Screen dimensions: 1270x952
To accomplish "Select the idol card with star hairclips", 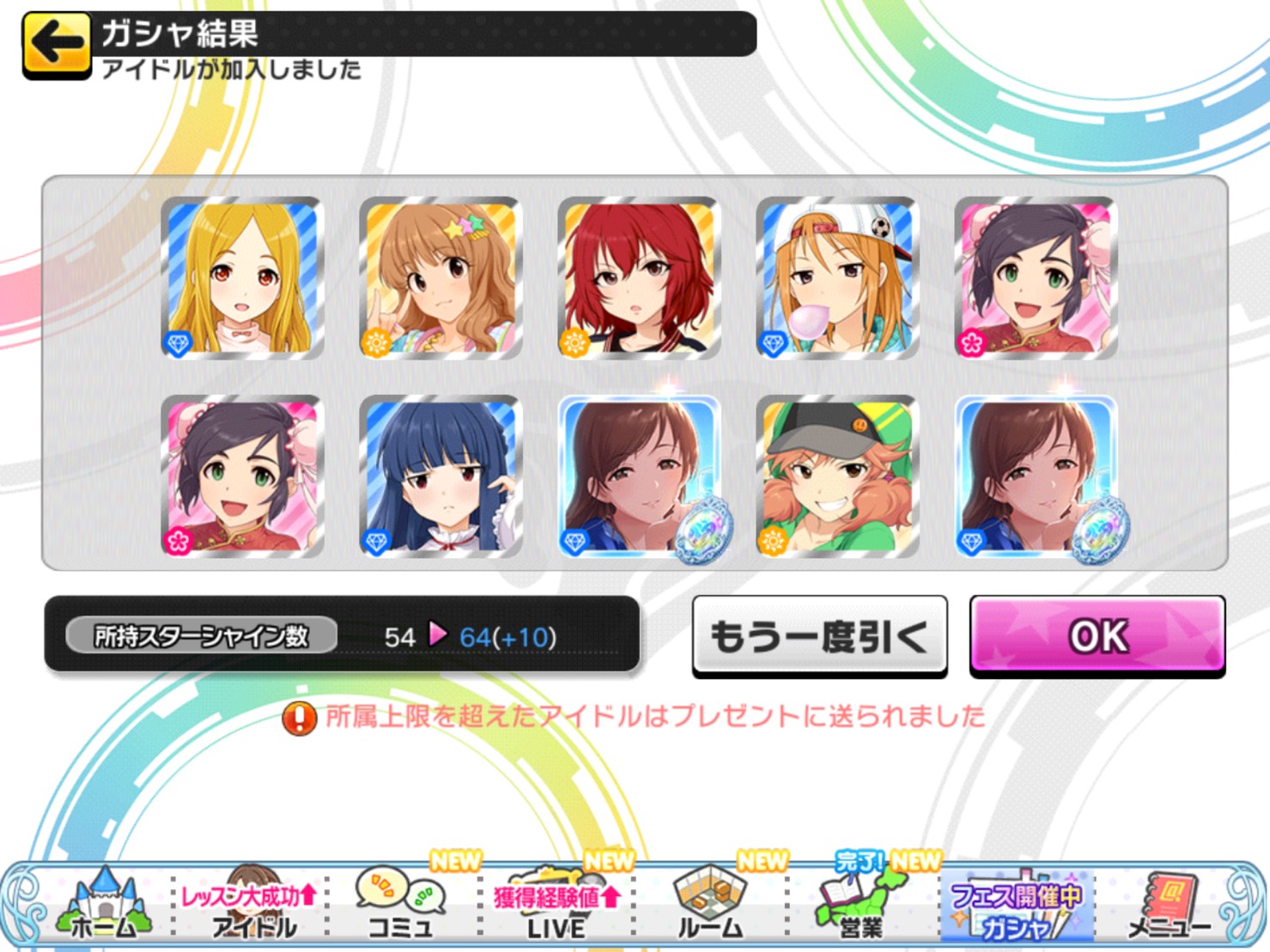I will click(441, 277).
